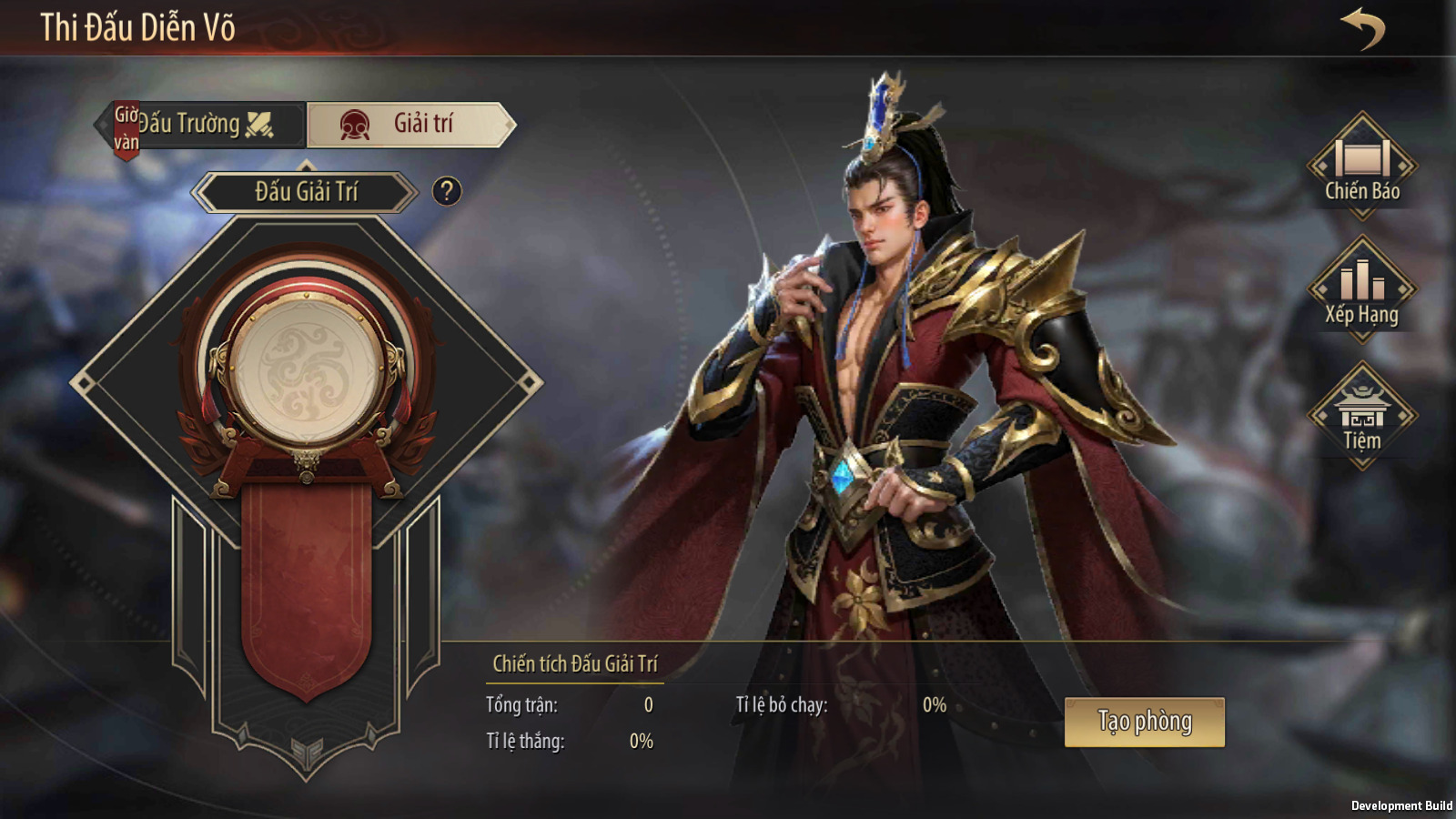Image resolution: width=1456 pixels, height=819 pixels.
Task: Select the Giải trí tab
Action: point(410,125)
